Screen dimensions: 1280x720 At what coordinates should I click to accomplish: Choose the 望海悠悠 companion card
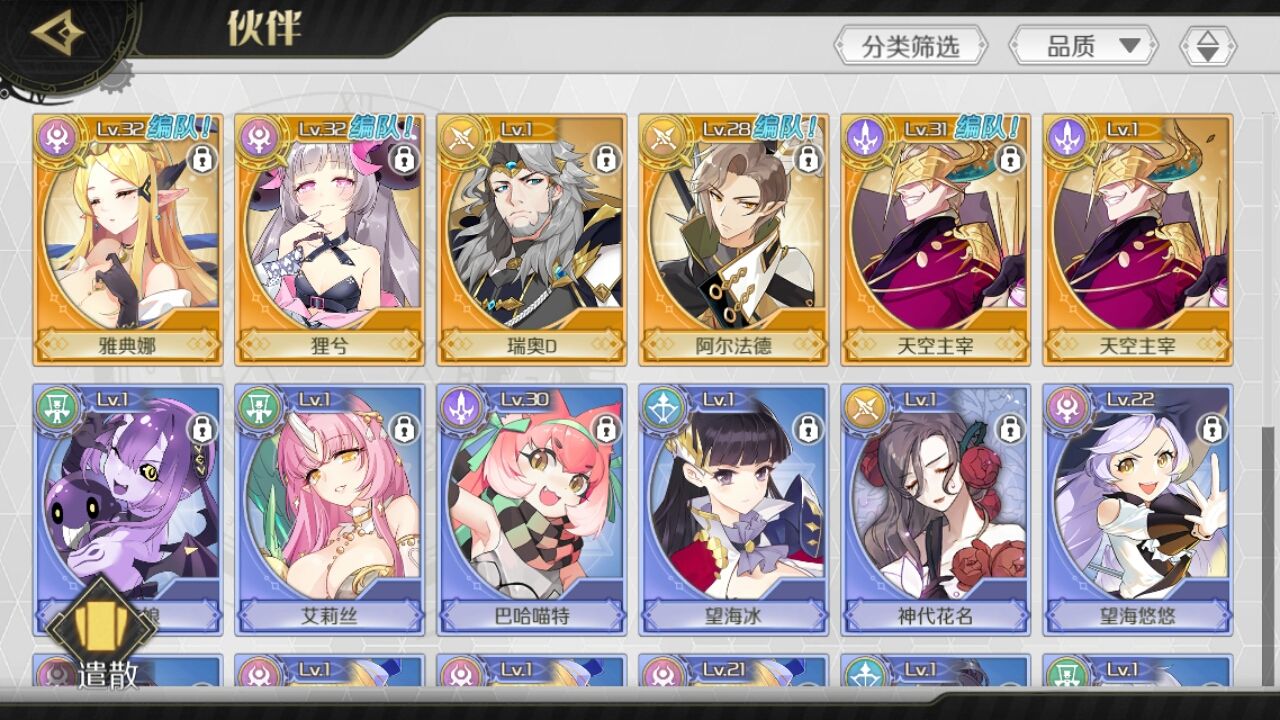[x=1138, y=510]
